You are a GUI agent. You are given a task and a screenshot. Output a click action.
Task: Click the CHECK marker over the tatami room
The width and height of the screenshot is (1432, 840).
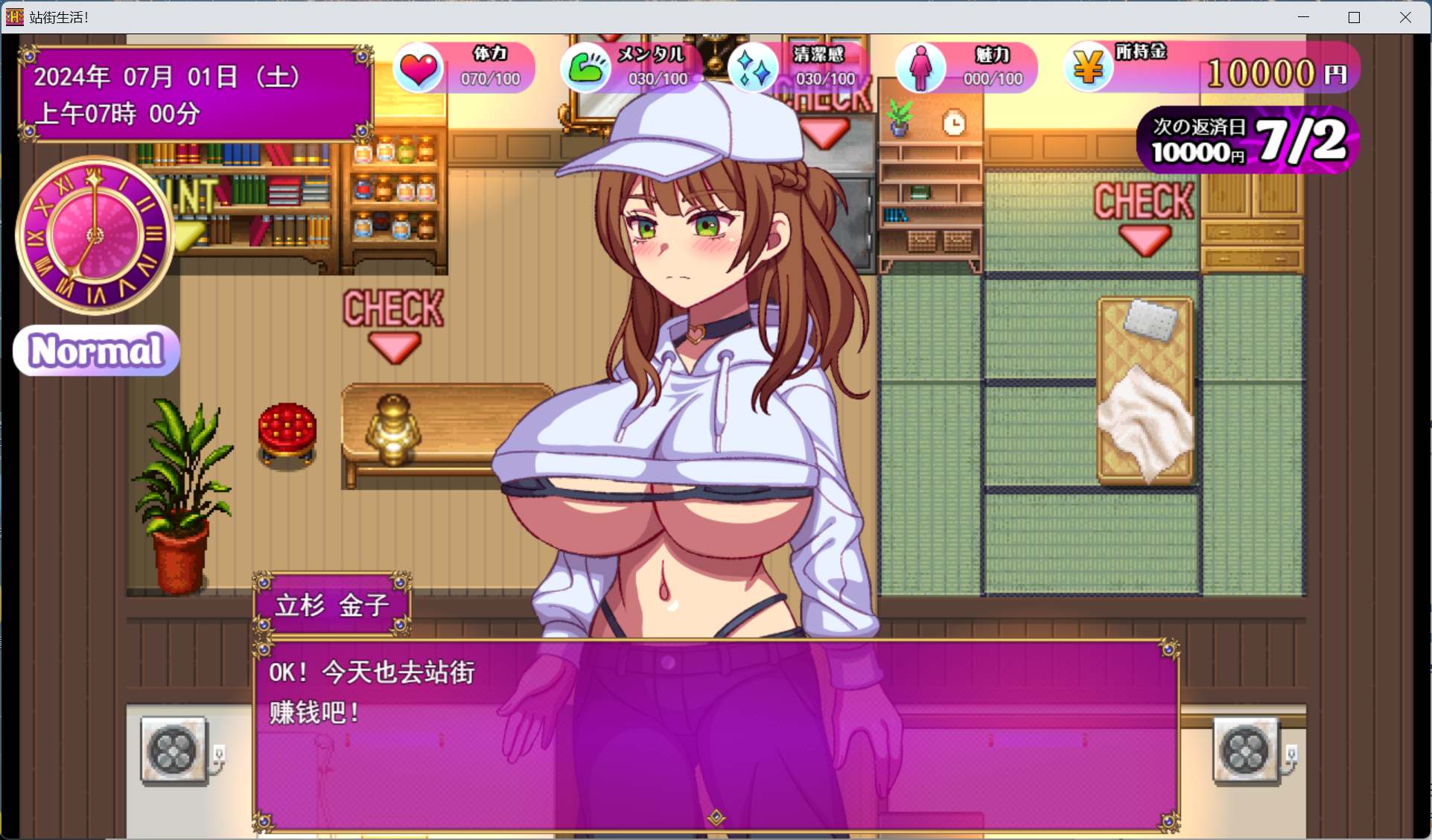pyautogui.click(x=1144, y=201)
